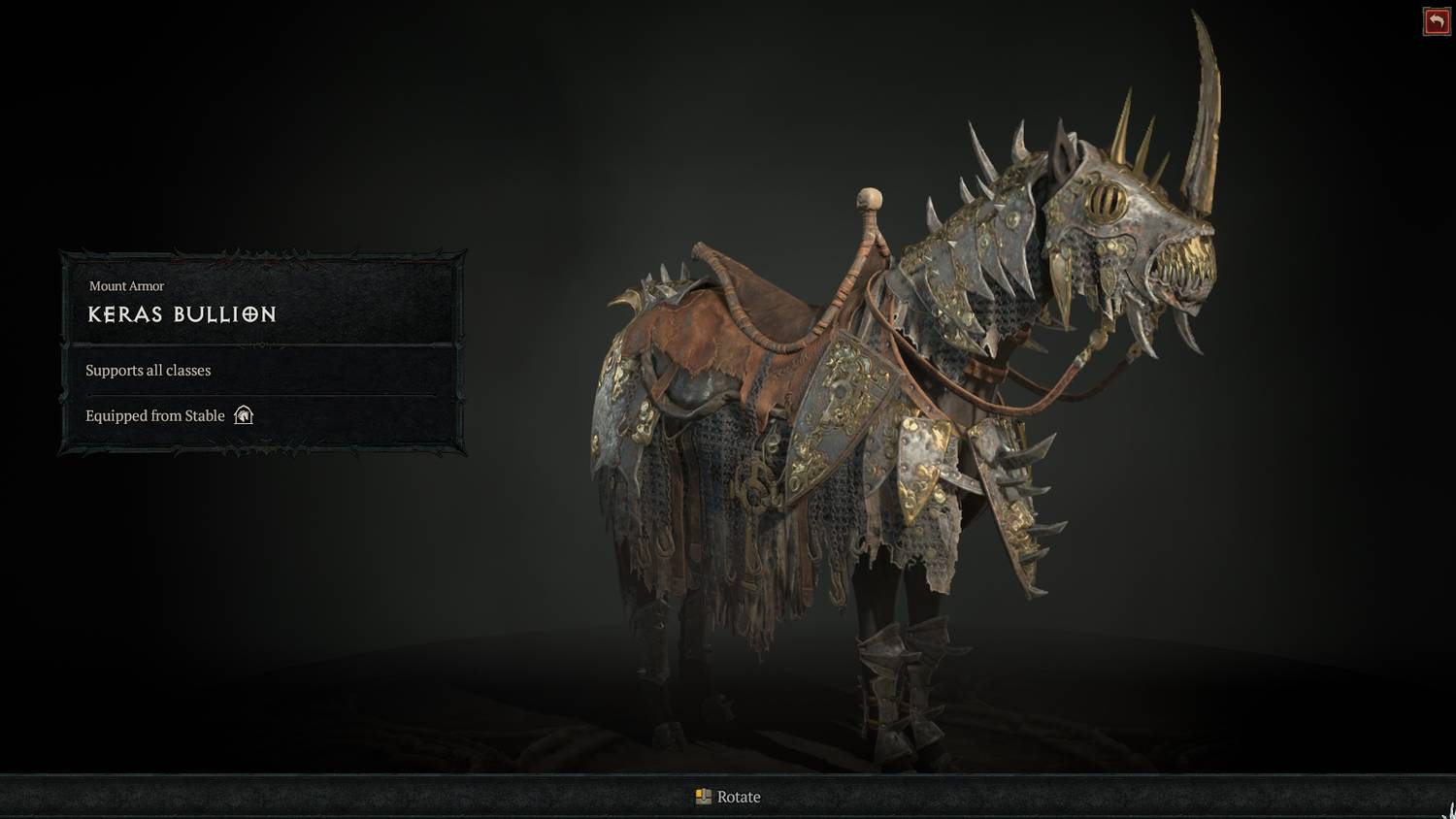Viewport: 1456px width, 819px height.
Task: Click the Rotate item in the bottom action bar
Action: pos(729,796)
